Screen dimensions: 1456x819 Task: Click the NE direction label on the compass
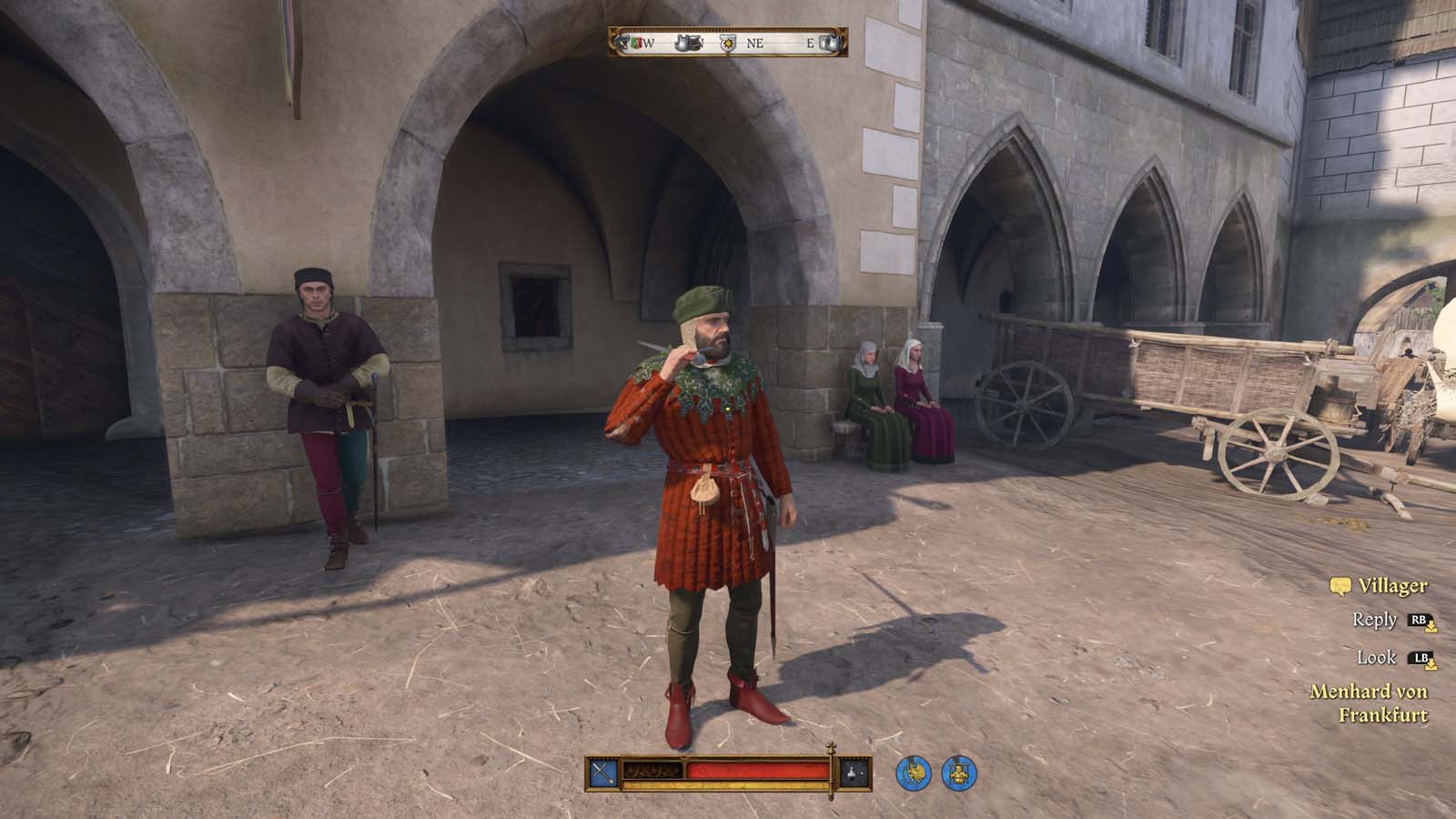[x=753, y=41]
